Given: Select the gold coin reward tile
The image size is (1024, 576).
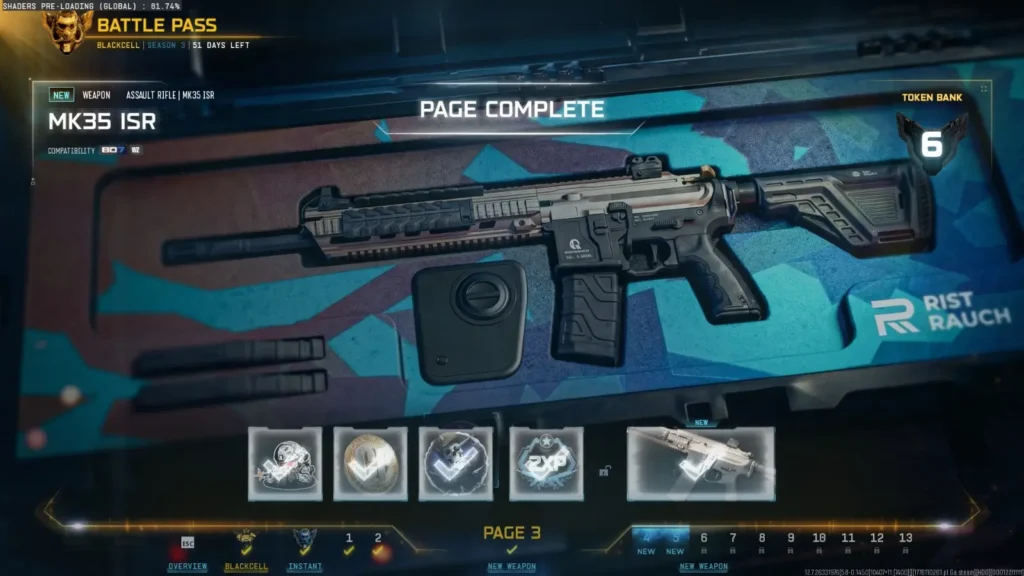Looking at the screenshot, I should coord(370,464).
